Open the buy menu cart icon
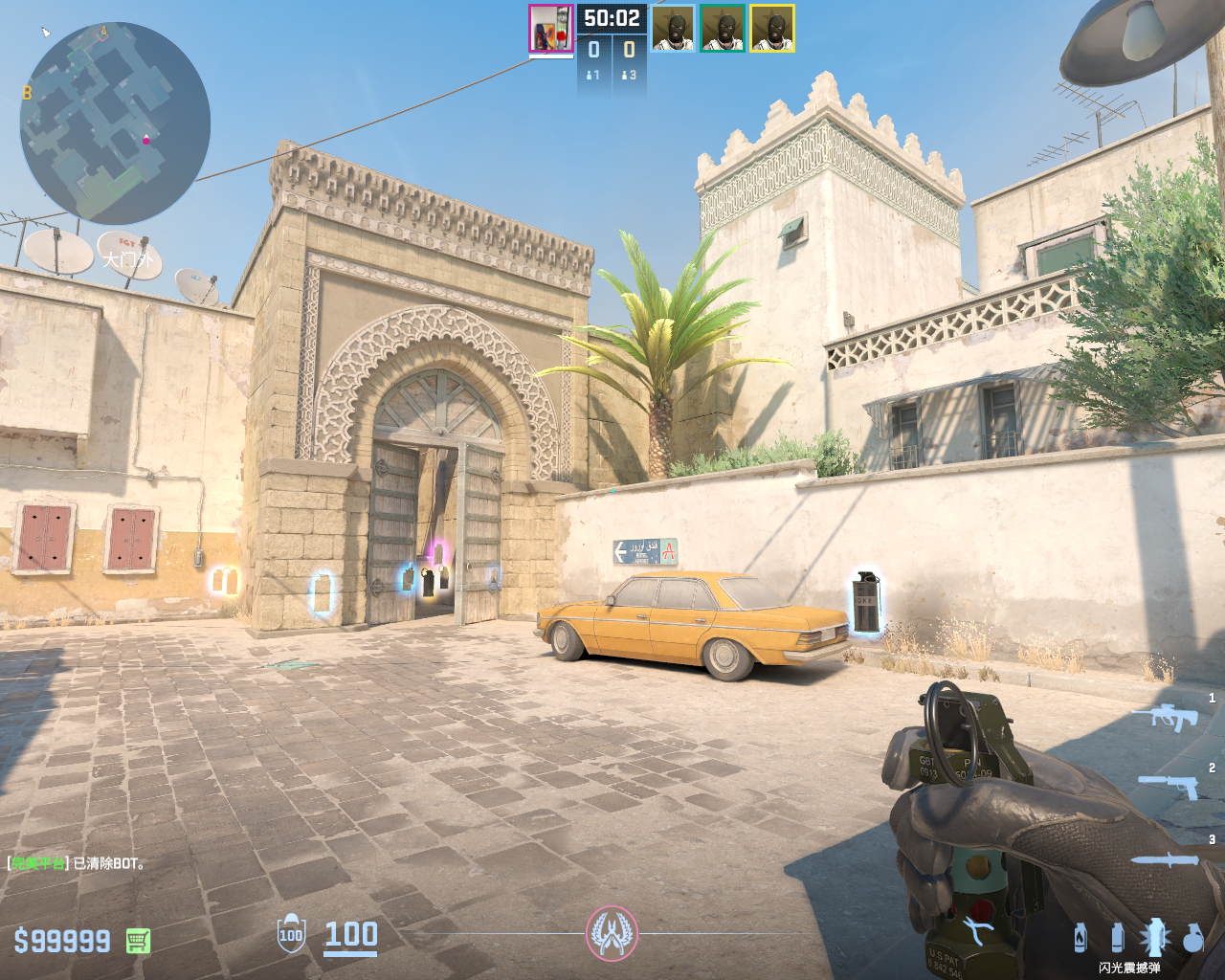 click(x=138, y=941)
